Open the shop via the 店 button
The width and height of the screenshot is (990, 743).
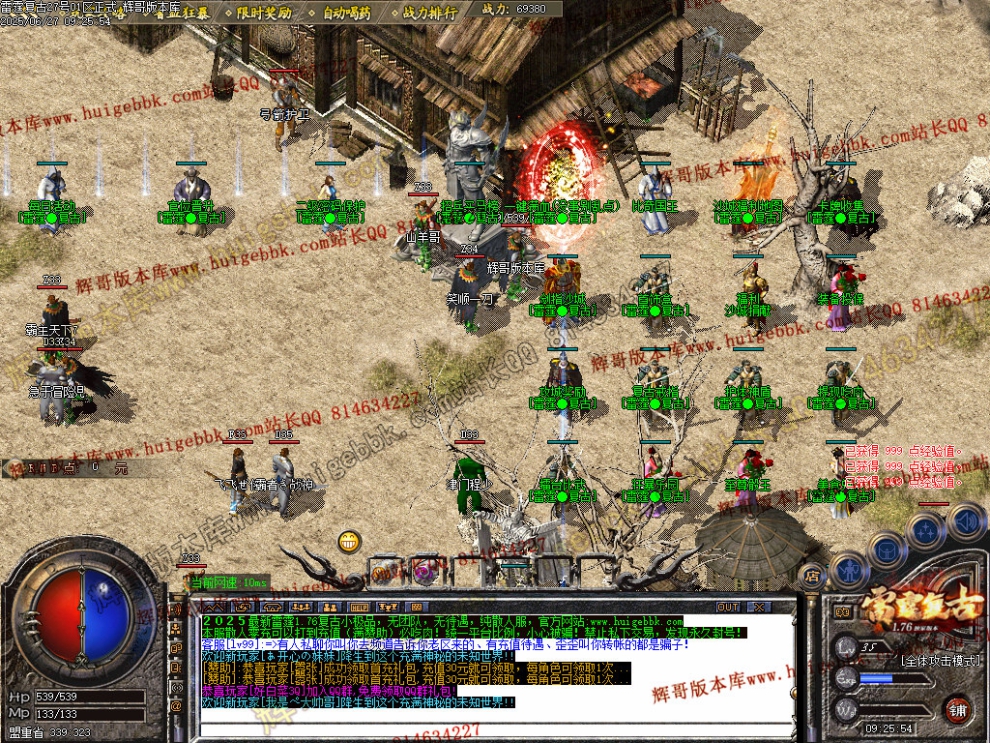(811, 577)
